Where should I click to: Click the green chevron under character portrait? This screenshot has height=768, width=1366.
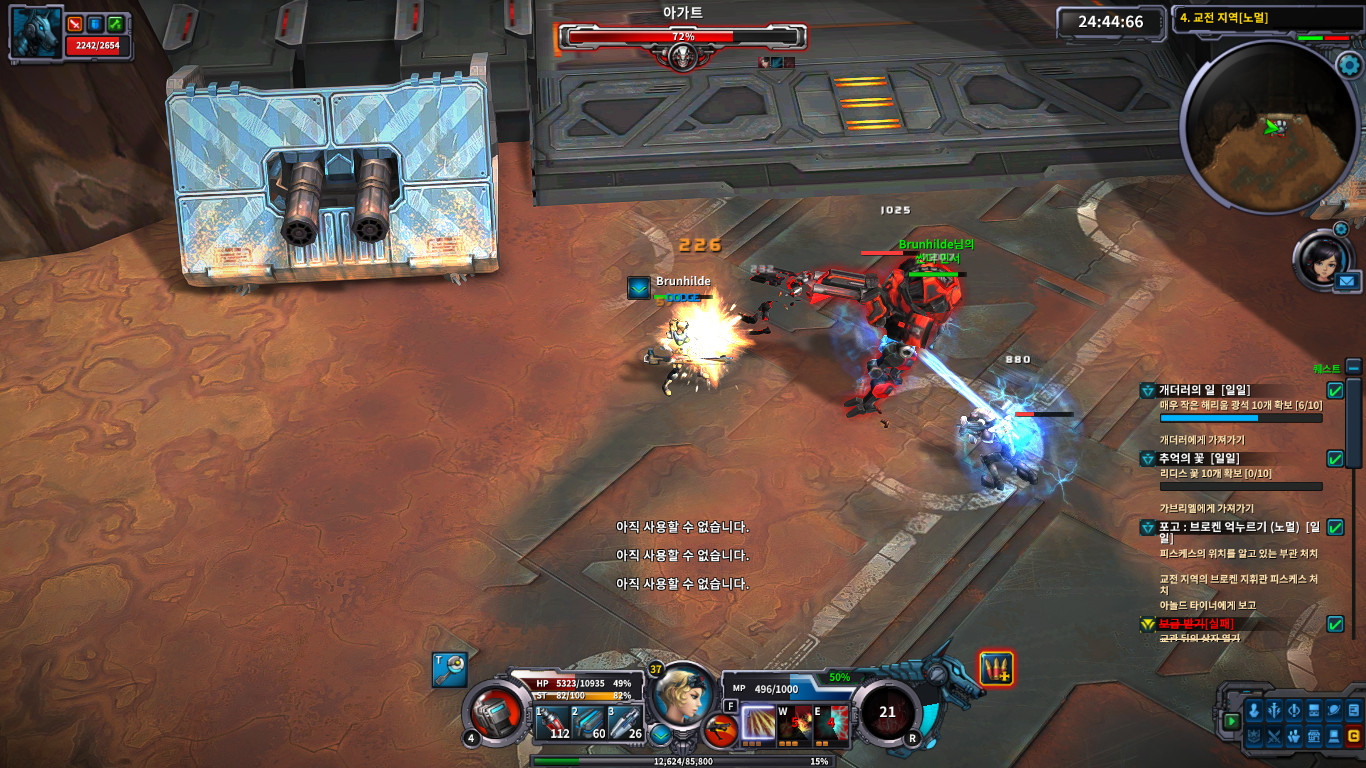point(660,735)
